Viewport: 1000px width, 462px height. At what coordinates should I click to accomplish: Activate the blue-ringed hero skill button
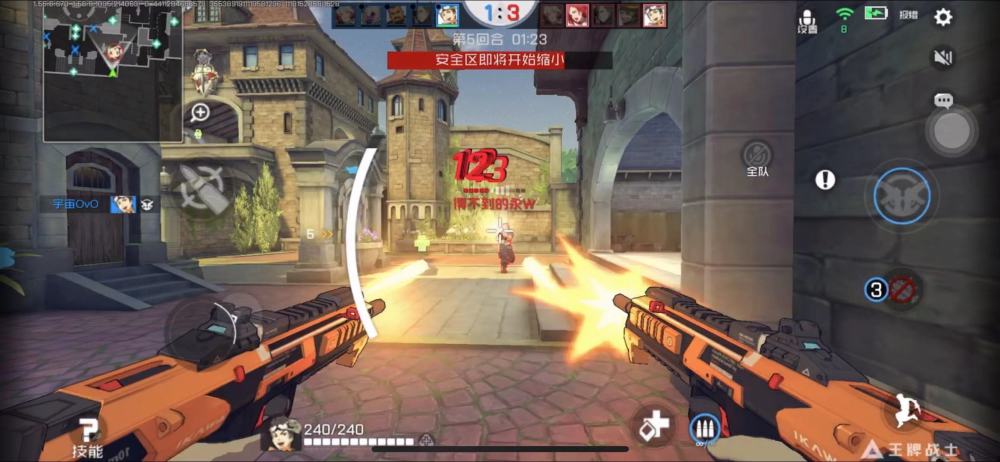tap(902, 196)
